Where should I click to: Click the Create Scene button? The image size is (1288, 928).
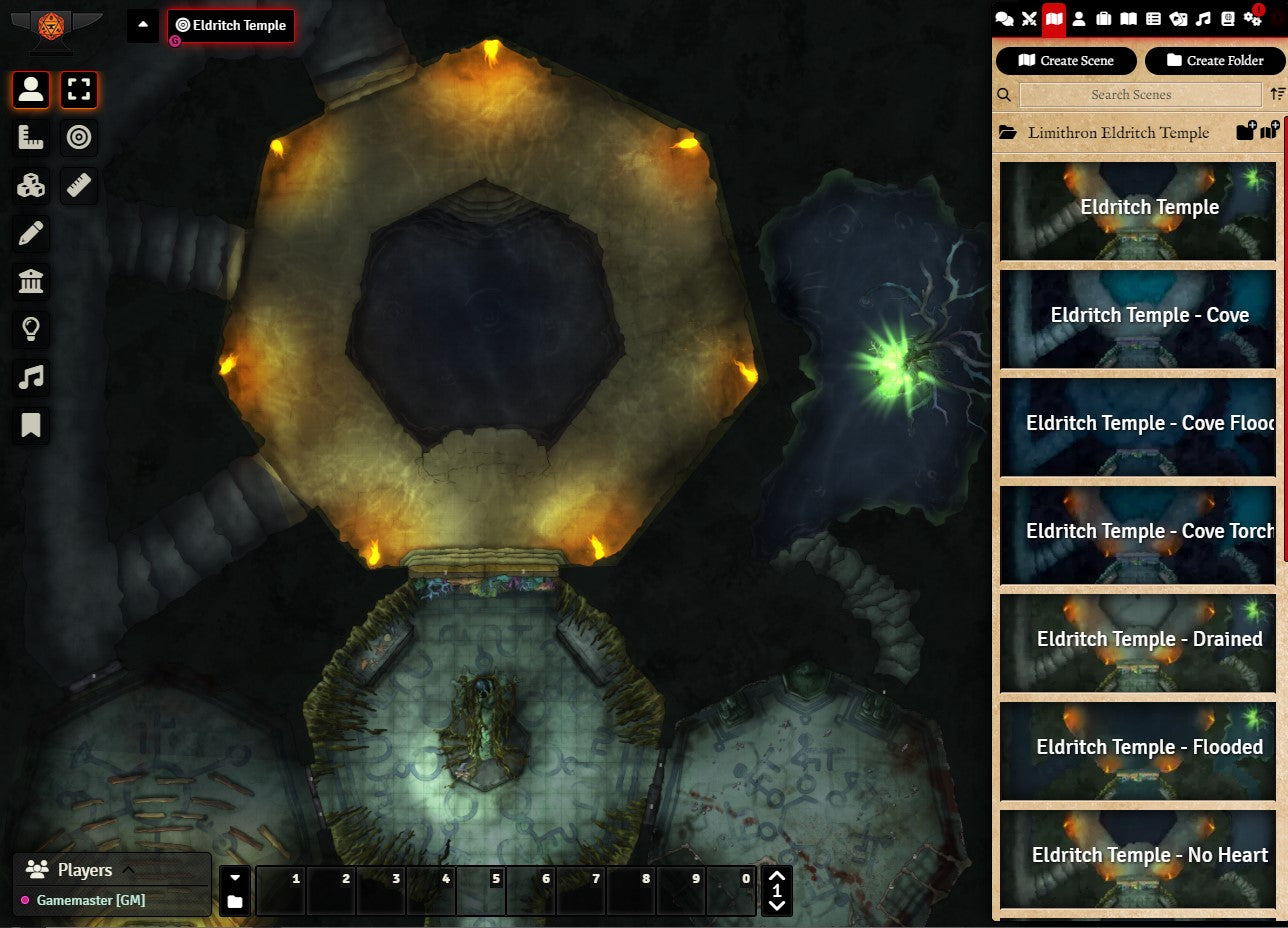pyautogui.click(x=1067, y=61)
